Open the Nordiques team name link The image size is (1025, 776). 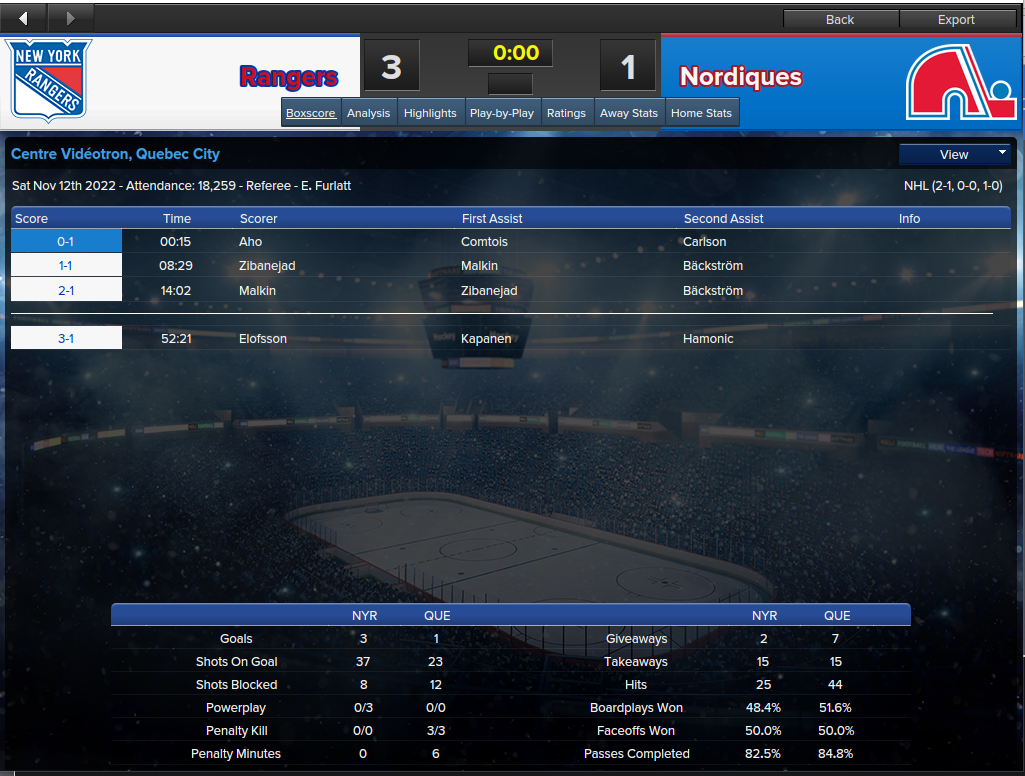(741, 77)
